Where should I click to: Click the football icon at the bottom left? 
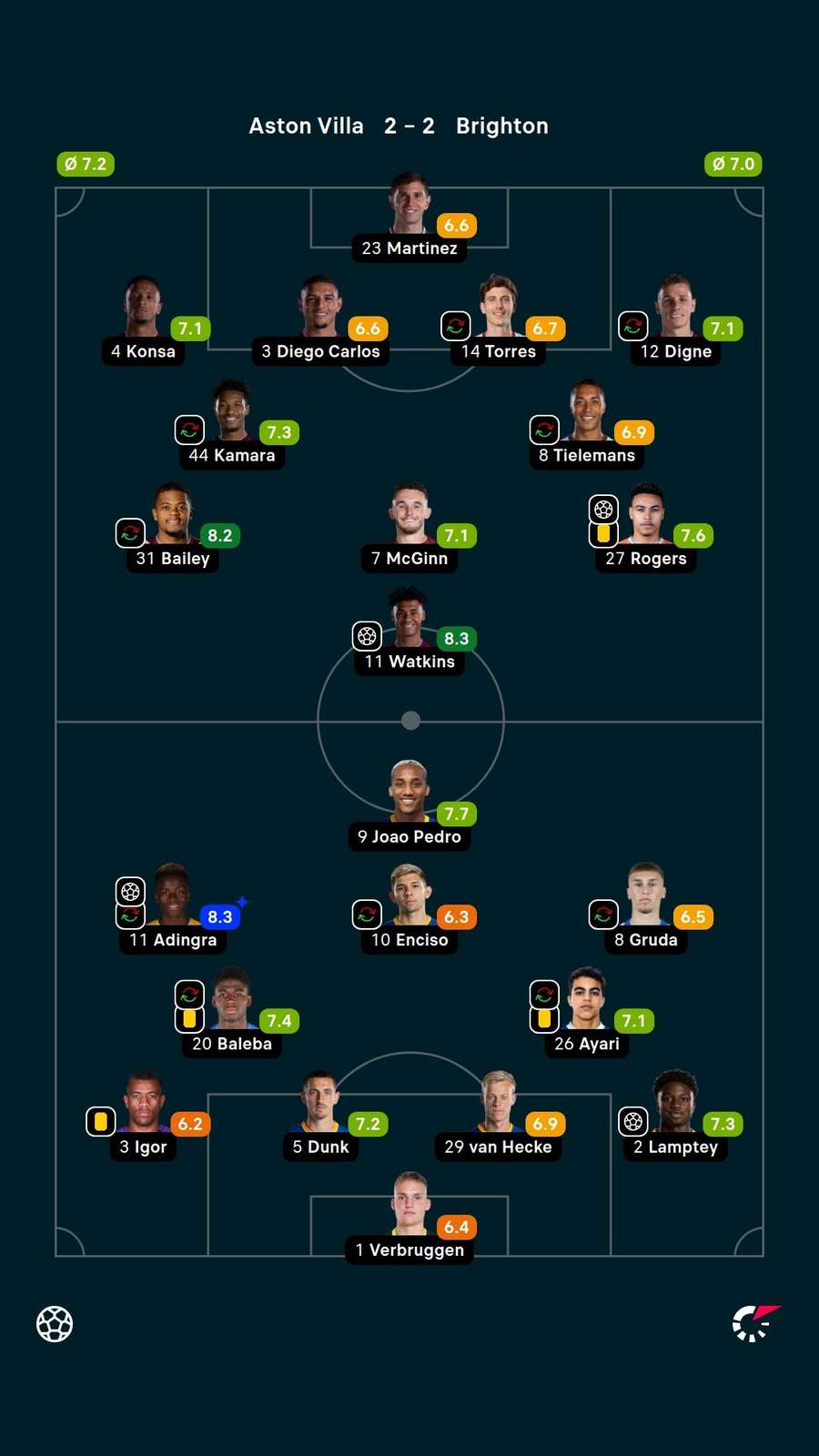click(x=55, y=1324)
